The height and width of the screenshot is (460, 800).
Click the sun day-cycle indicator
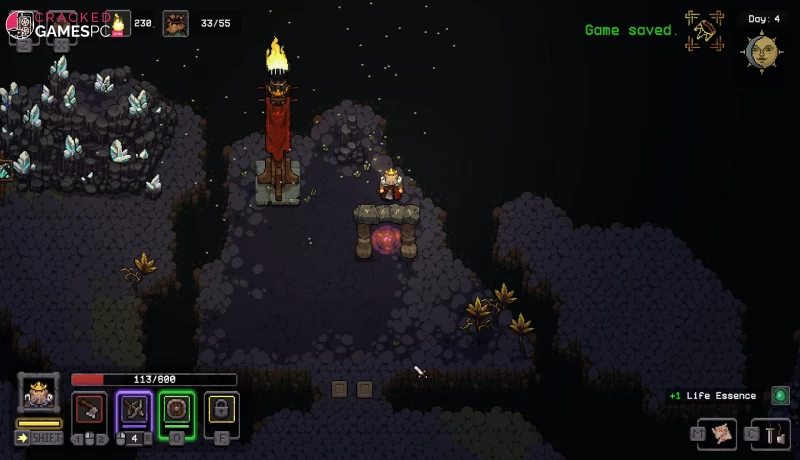click(762, 50)
